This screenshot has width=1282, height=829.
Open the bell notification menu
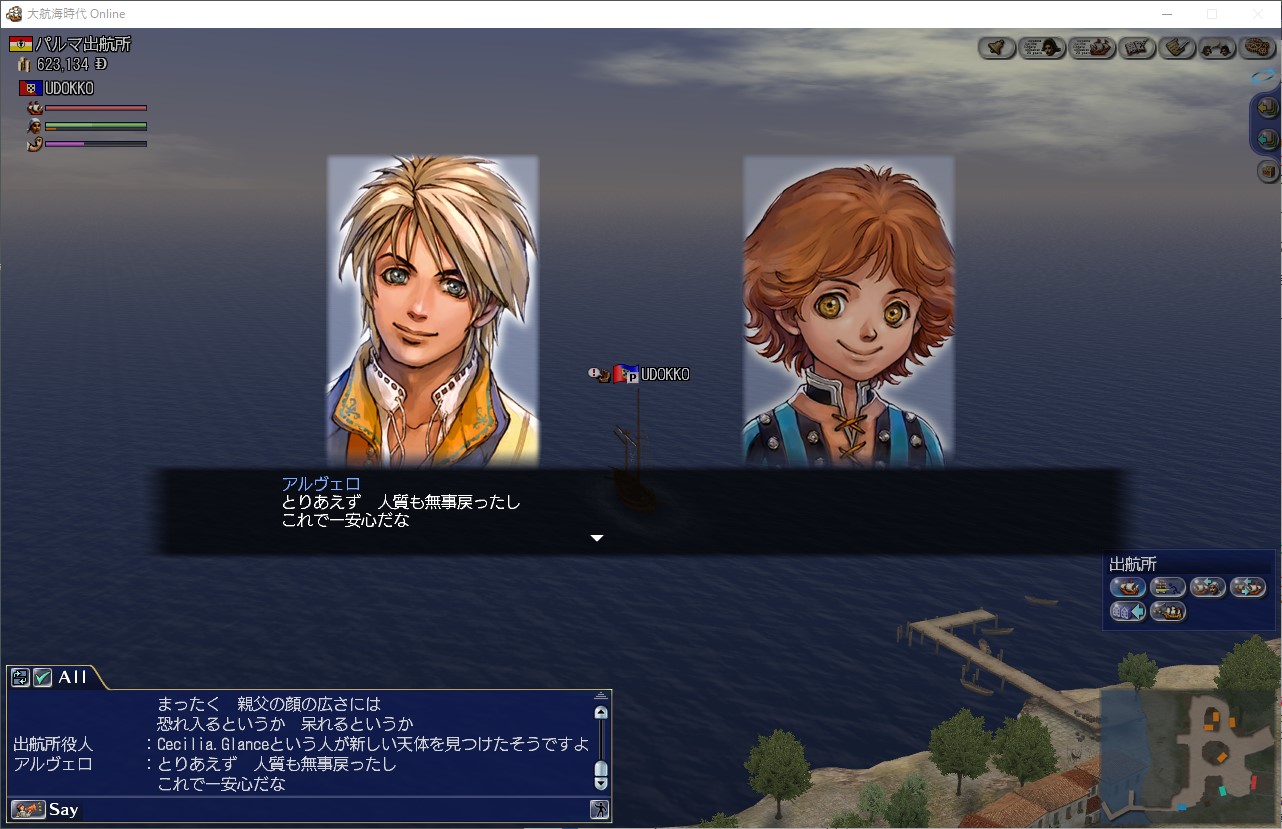[x=996, y=47]
